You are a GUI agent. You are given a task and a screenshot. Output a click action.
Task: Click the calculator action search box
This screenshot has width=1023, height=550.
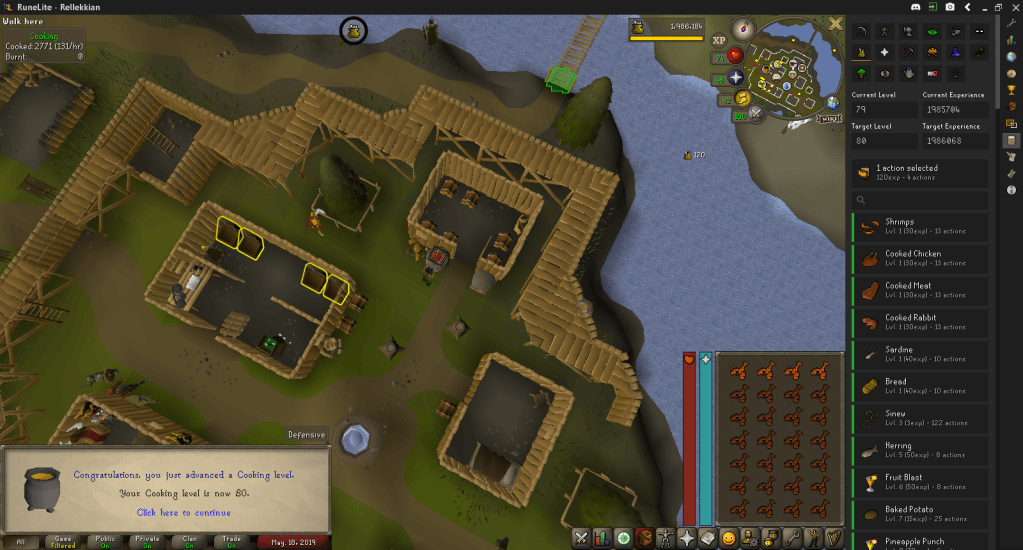(x=919, y=200)
